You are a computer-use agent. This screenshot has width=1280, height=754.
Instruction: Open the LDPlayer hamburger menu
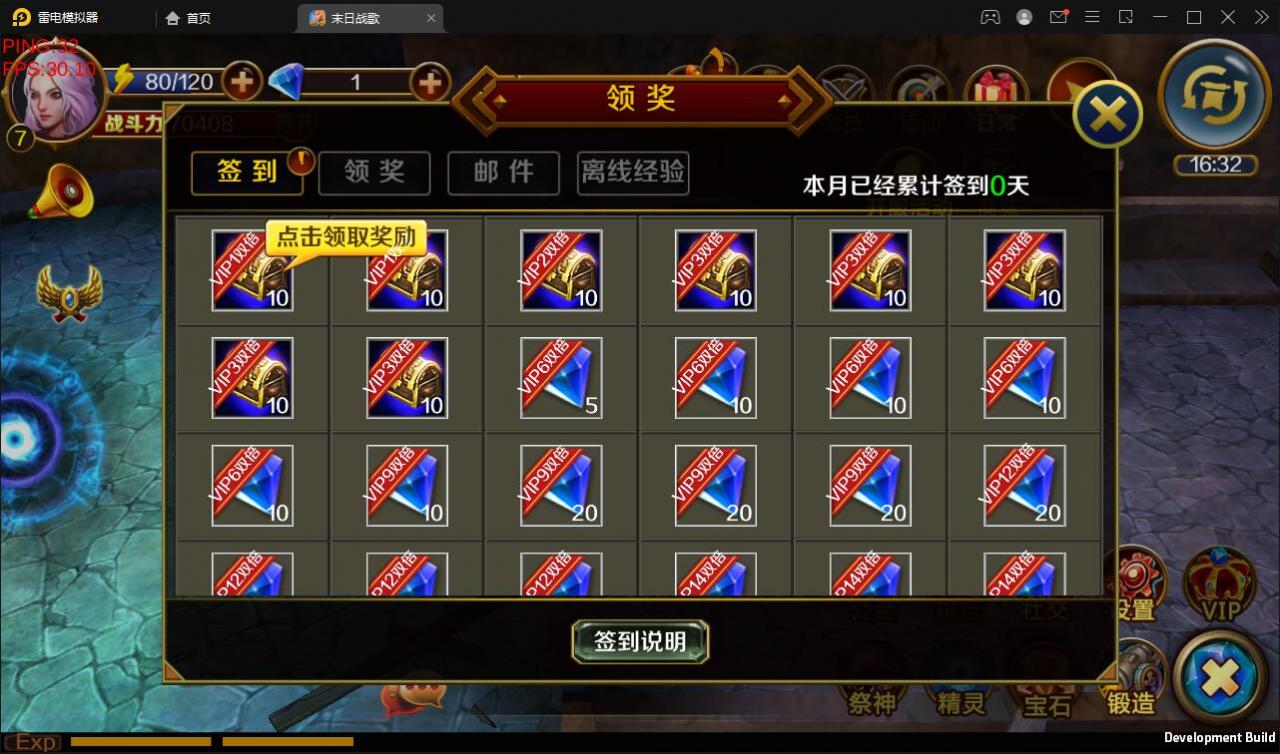[x=1092, y=17]
